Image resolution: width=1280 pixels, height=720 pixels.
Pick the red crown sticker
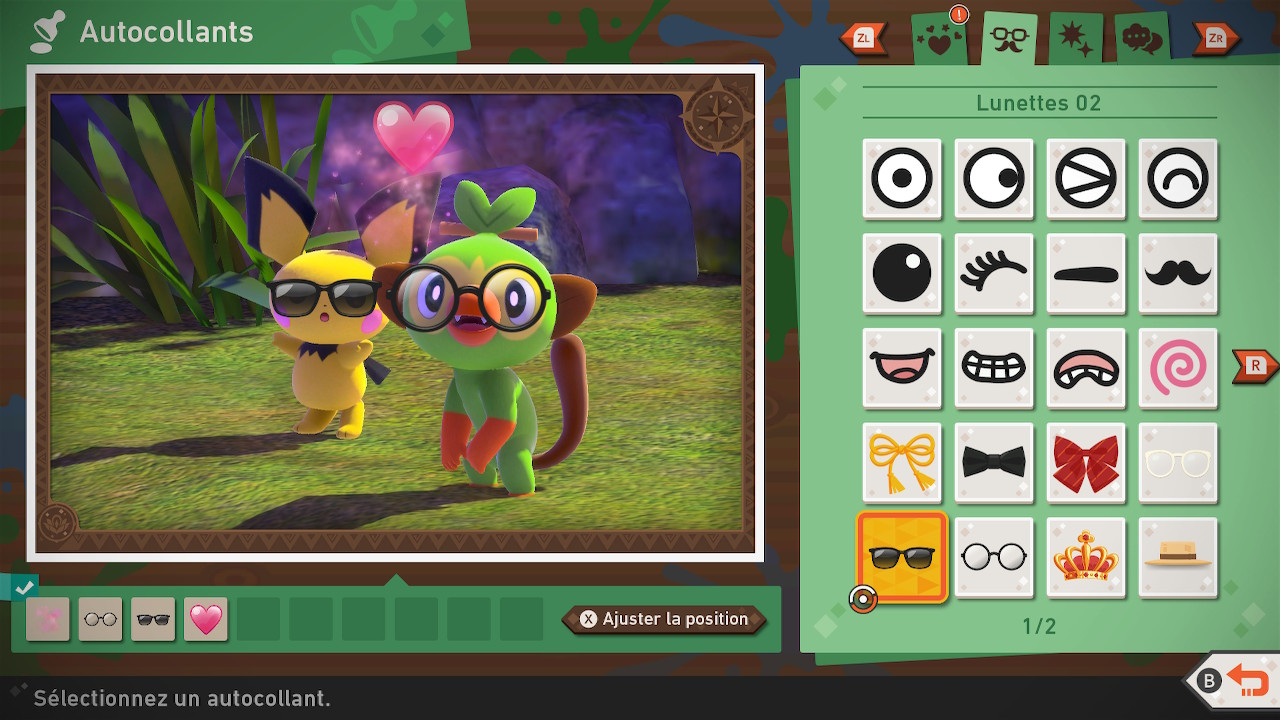1086,558
